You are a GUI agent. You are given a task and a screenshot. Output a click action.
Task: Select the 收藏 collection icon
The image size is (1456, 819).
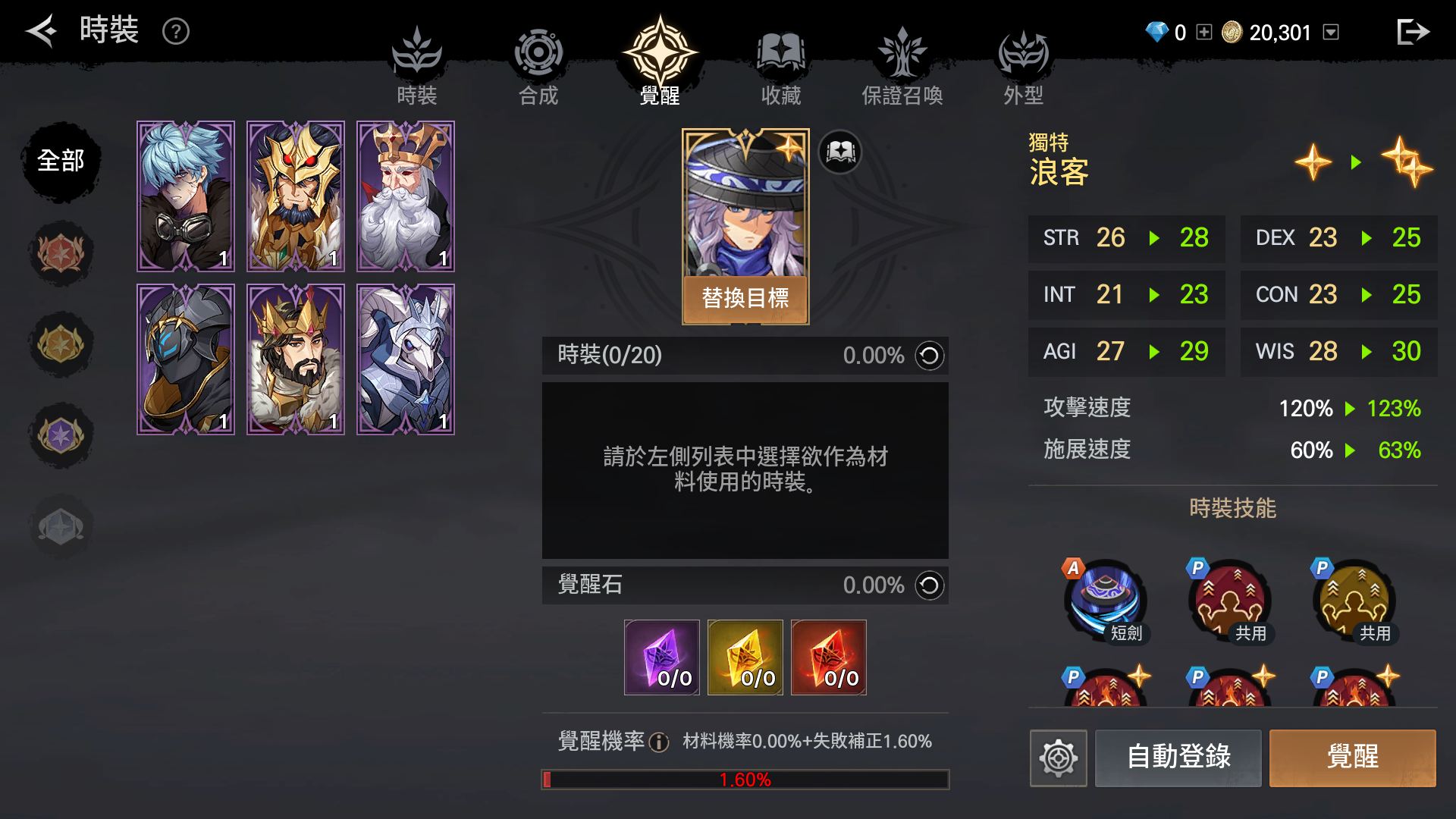780,53
